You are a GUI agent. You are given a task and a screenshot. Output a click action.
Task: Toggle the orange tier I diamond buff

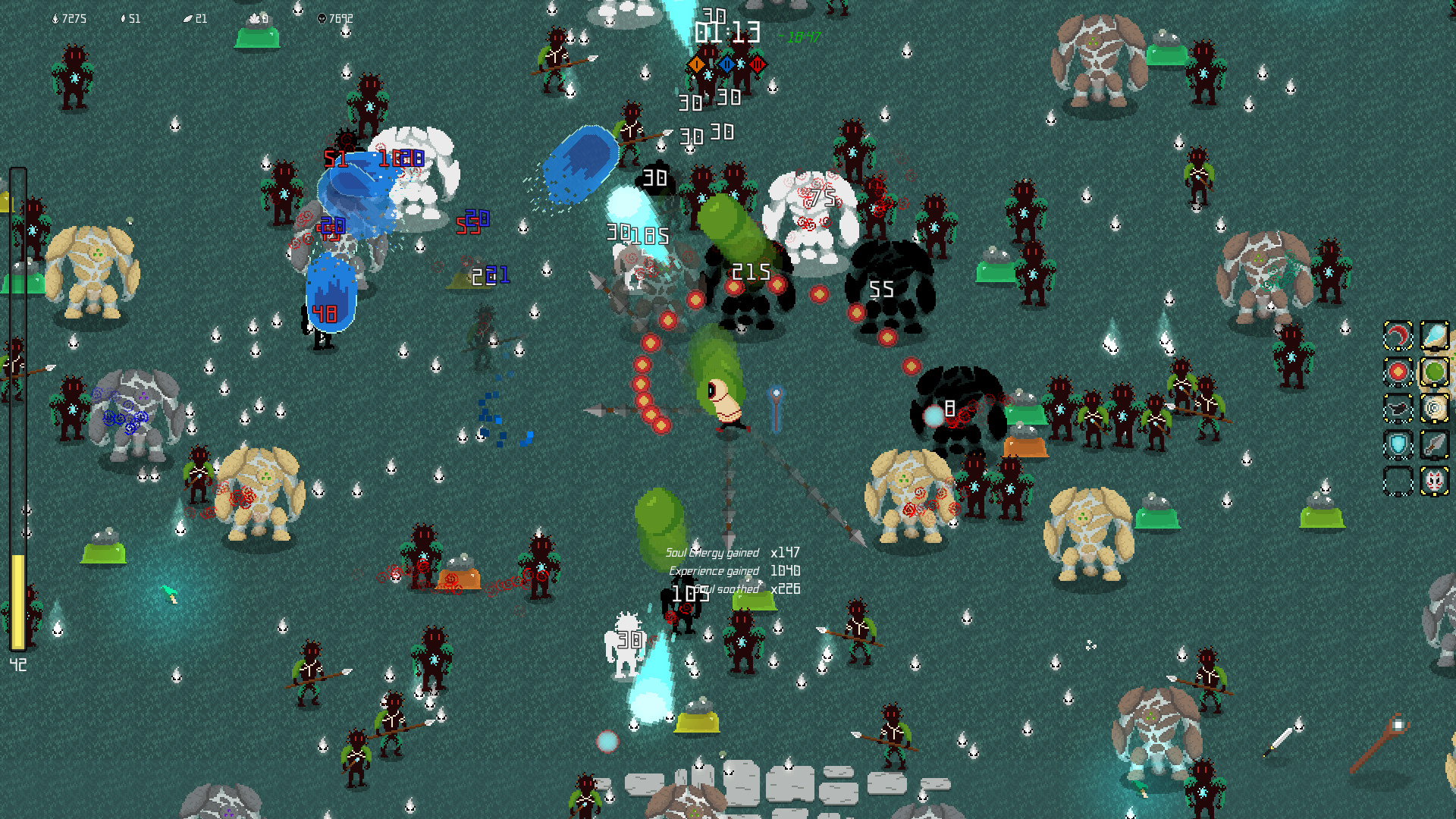(x=696, y=65)
